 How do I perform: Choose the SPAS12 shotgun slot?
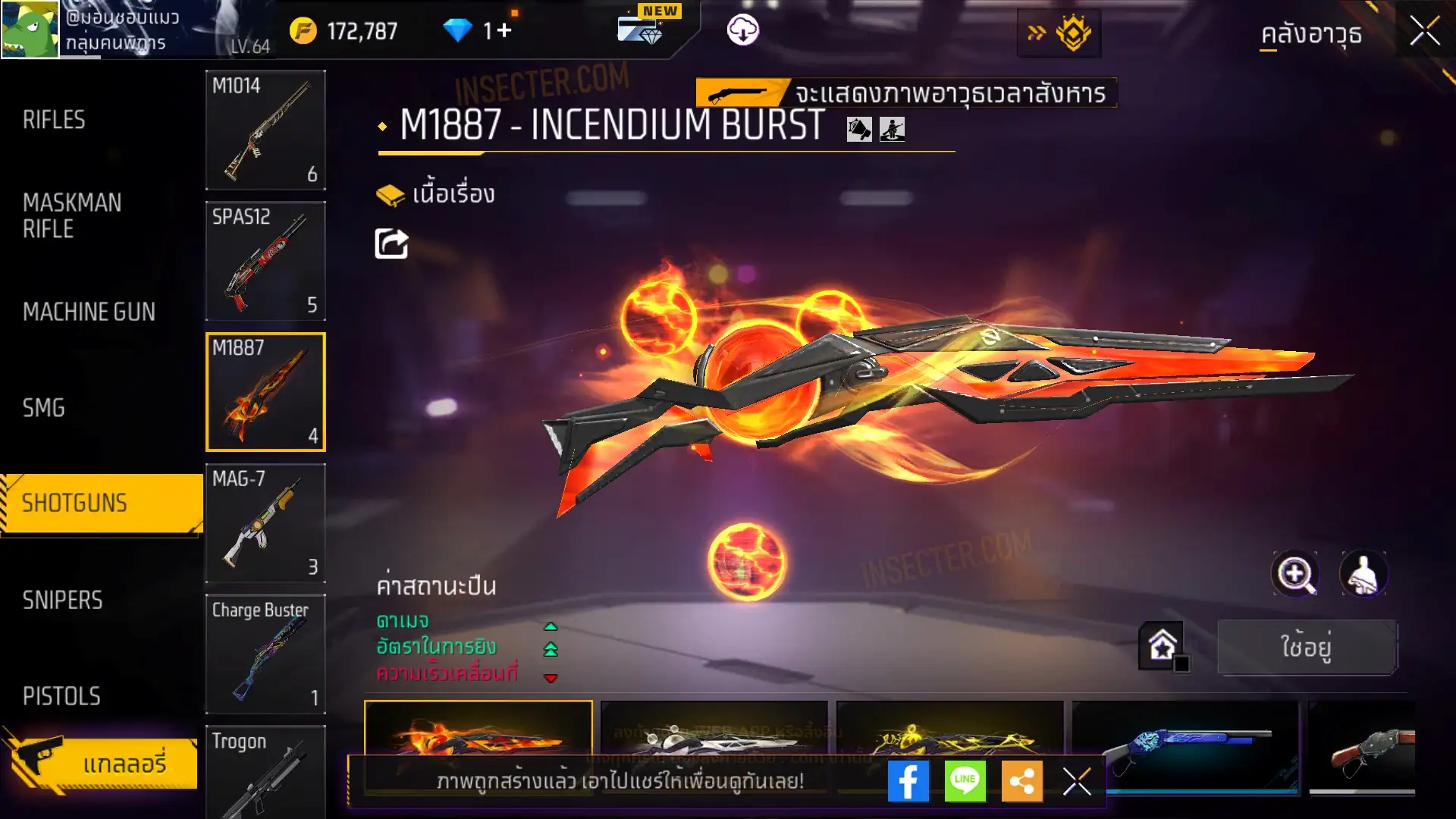pyautogui.click(x=265, y=261)
